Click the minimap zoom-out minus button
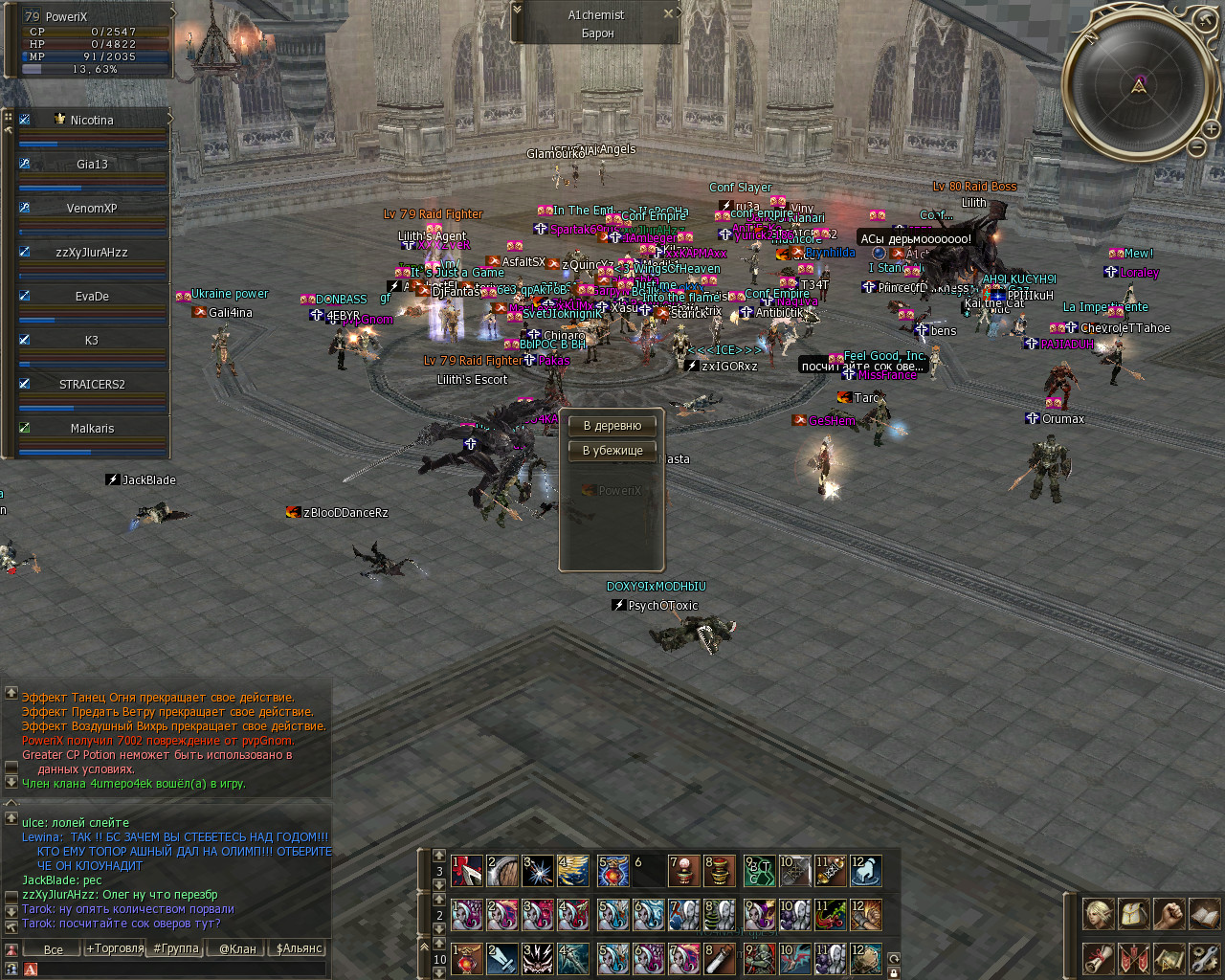The image size is (1225, 980). [1196, 146]
